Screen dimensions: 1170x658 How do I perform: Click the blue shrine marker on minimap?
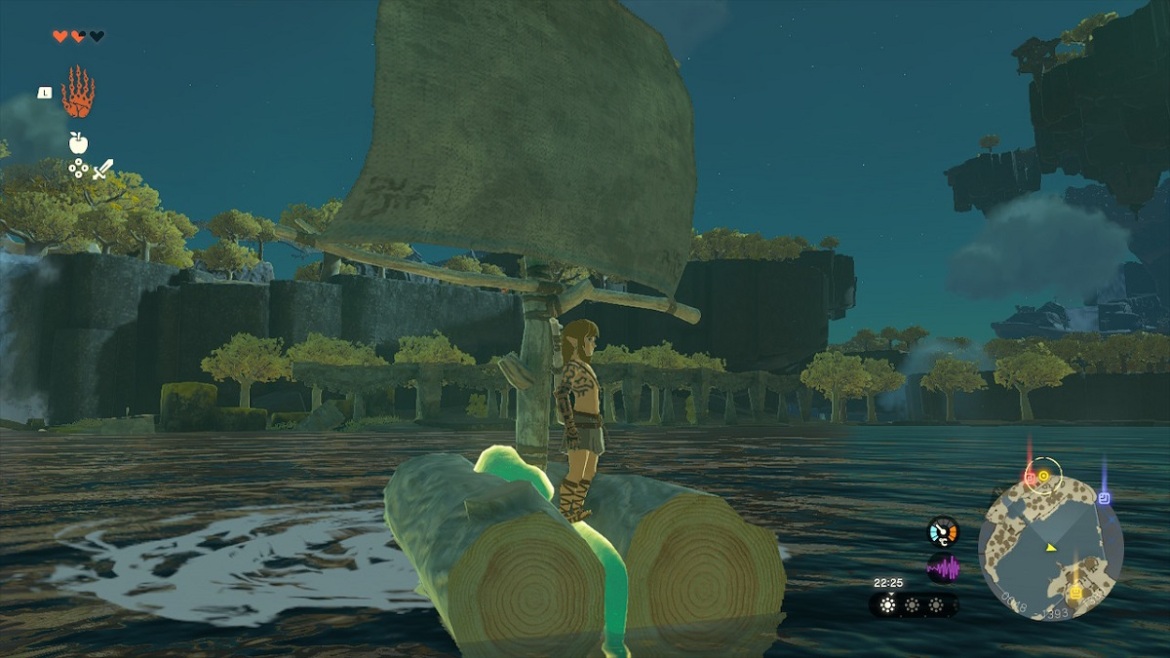[1104, 497]
